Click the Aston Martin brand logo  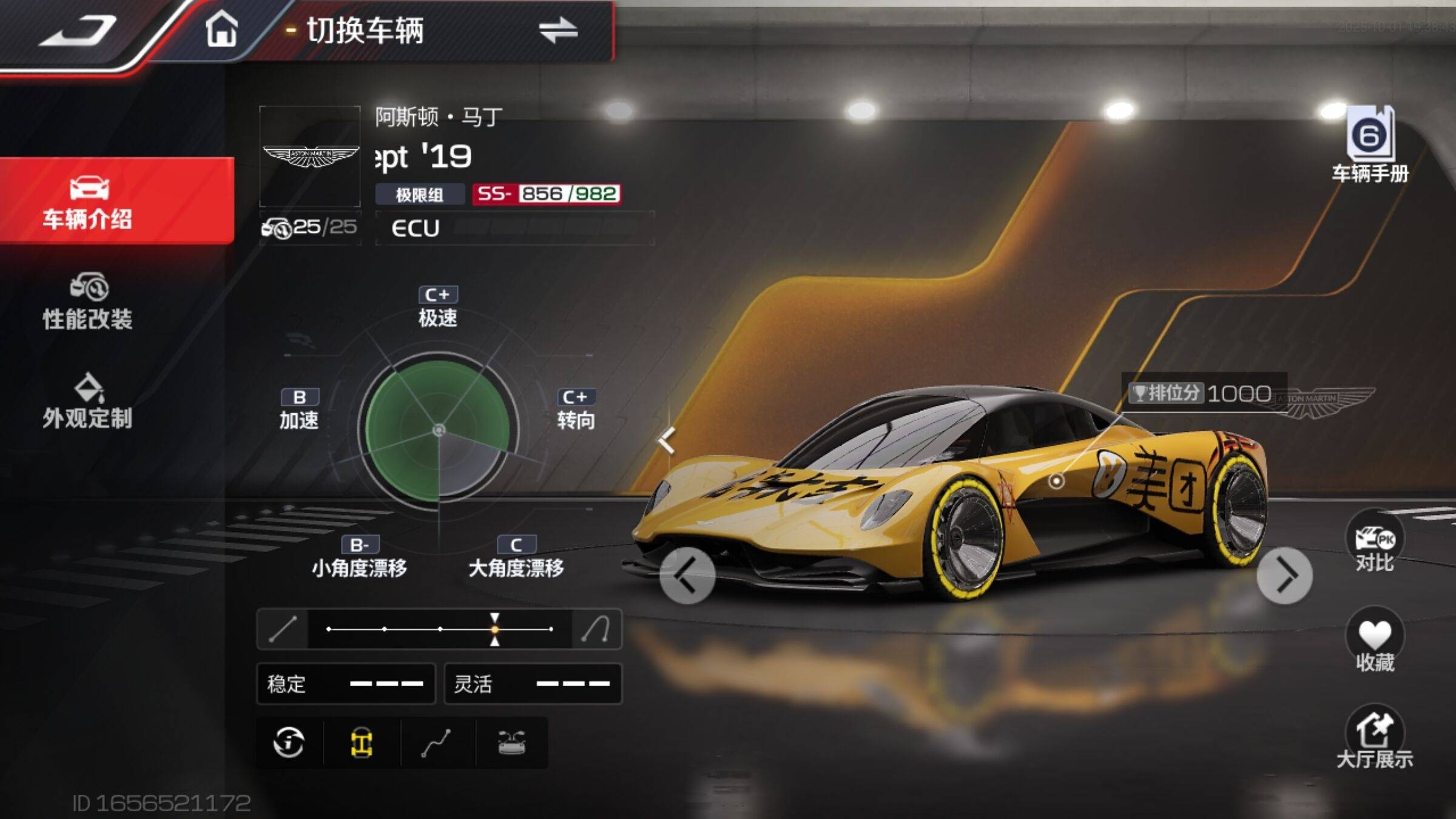(310, 157)
